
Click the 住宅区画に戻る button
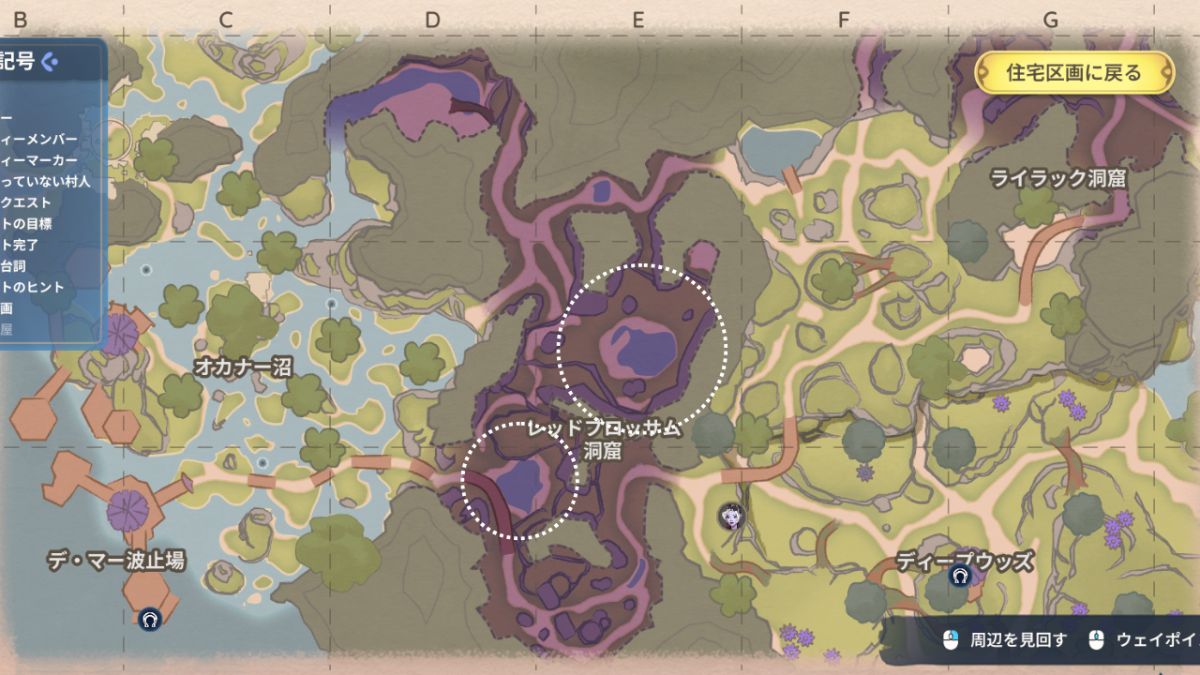click(x=1074, y=73)
